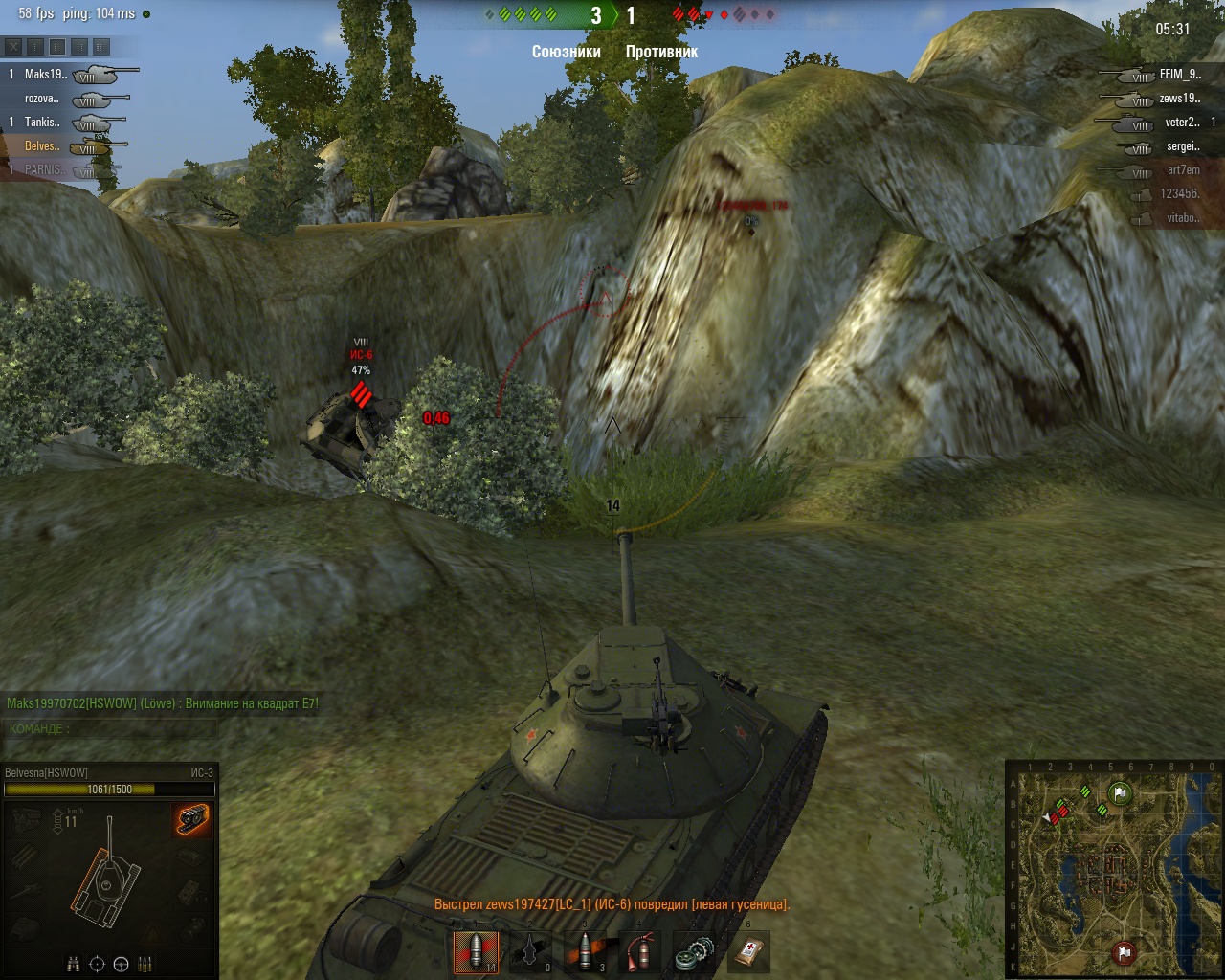Select the empty shell slot showing 0 rounds
The image size is (1225, 980).
530,952
